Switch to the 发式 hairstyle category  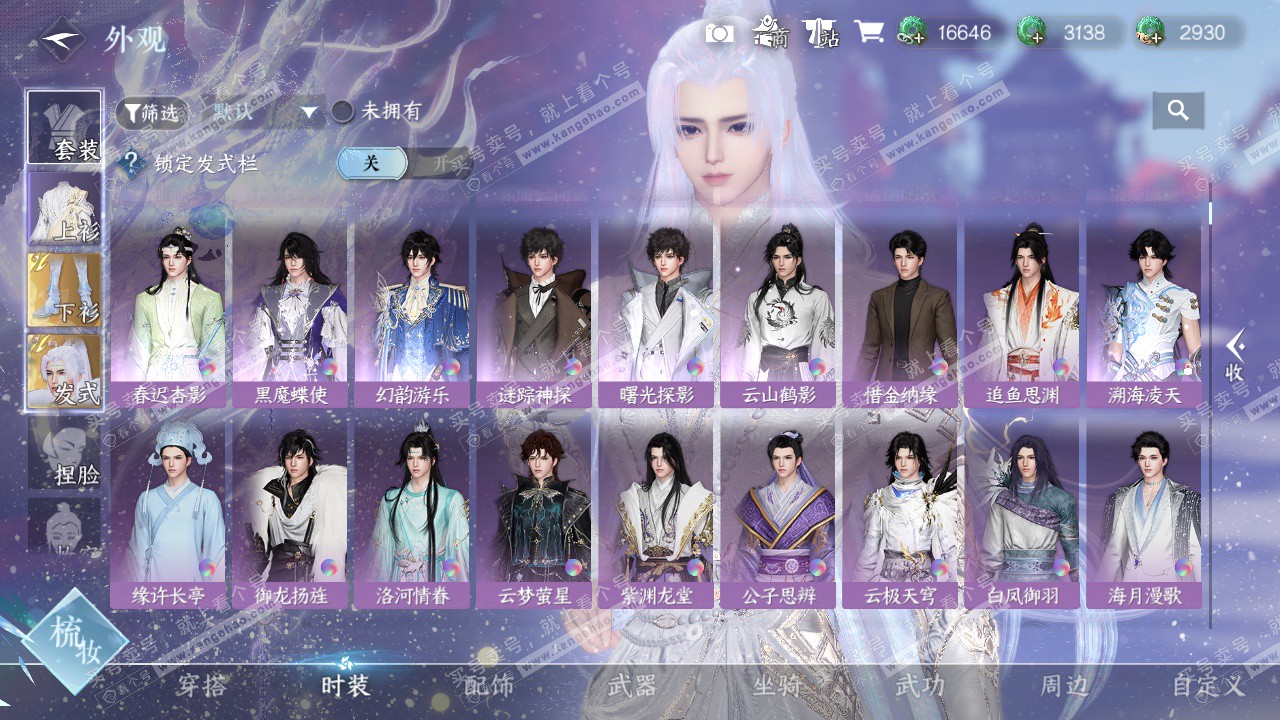(65, 372)
